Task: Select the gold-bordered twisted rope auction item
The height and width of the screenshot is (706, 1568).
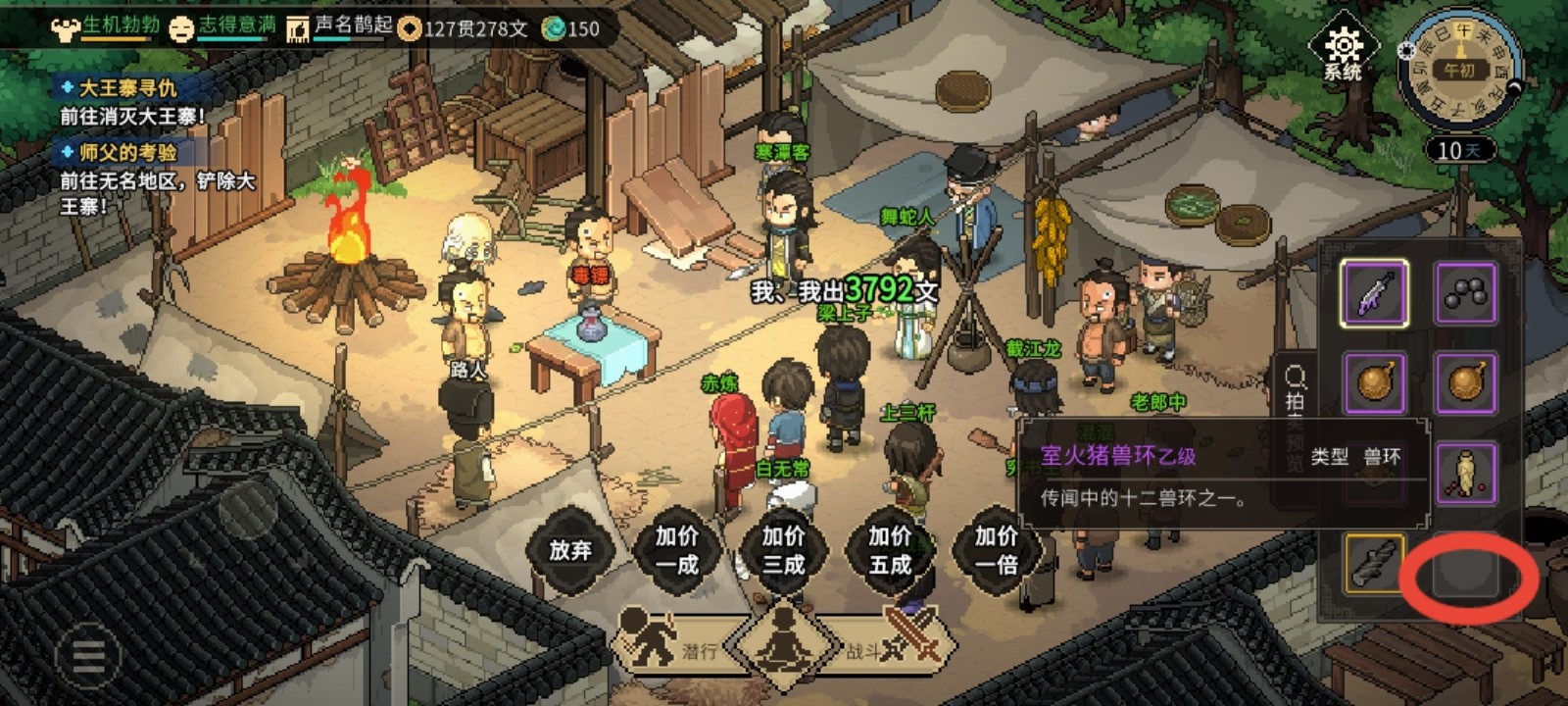Action: (1374, 564)
